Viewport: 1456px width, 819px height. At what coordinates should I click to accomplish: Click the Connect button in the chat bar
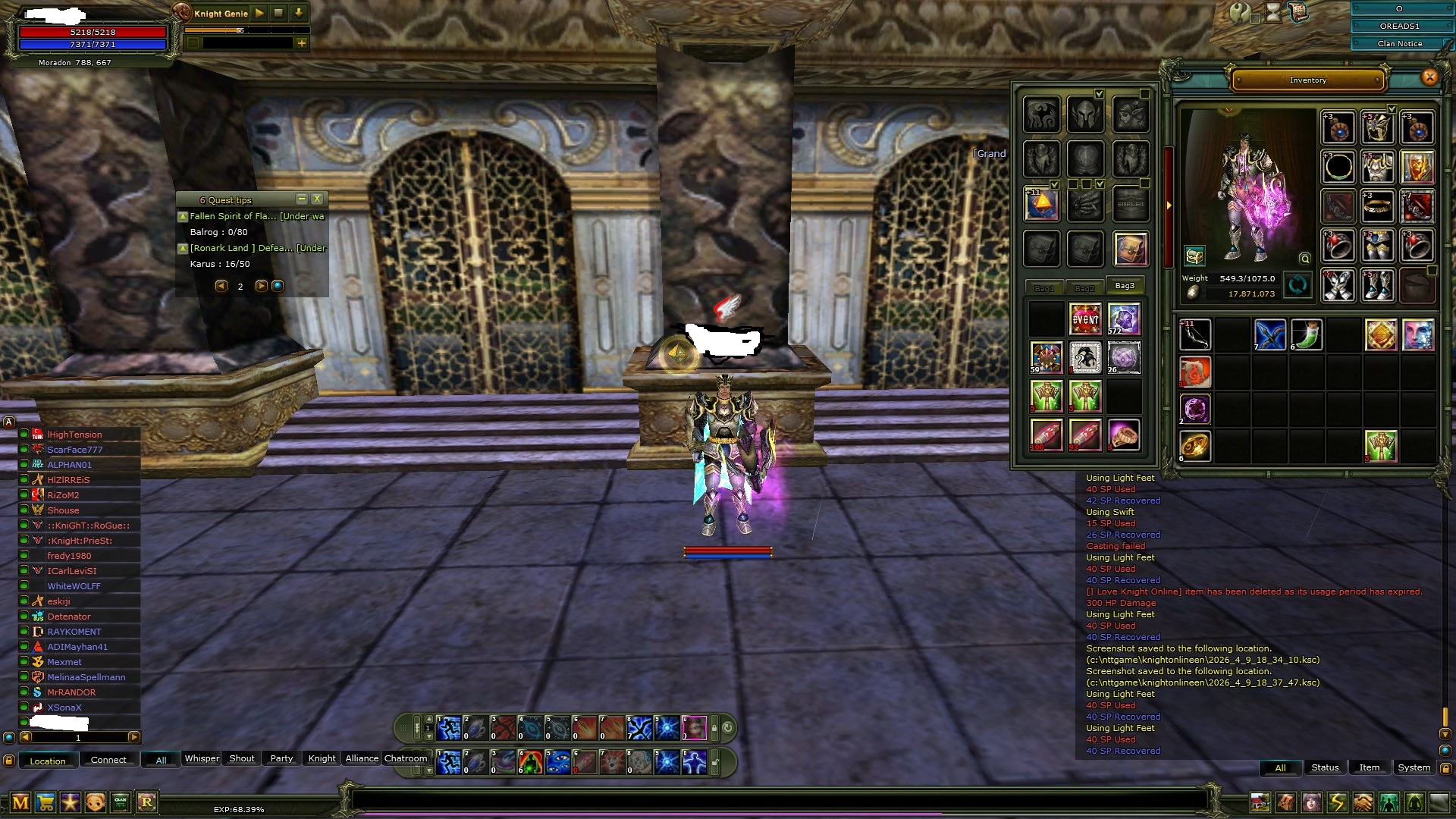[x=108, y=761]
